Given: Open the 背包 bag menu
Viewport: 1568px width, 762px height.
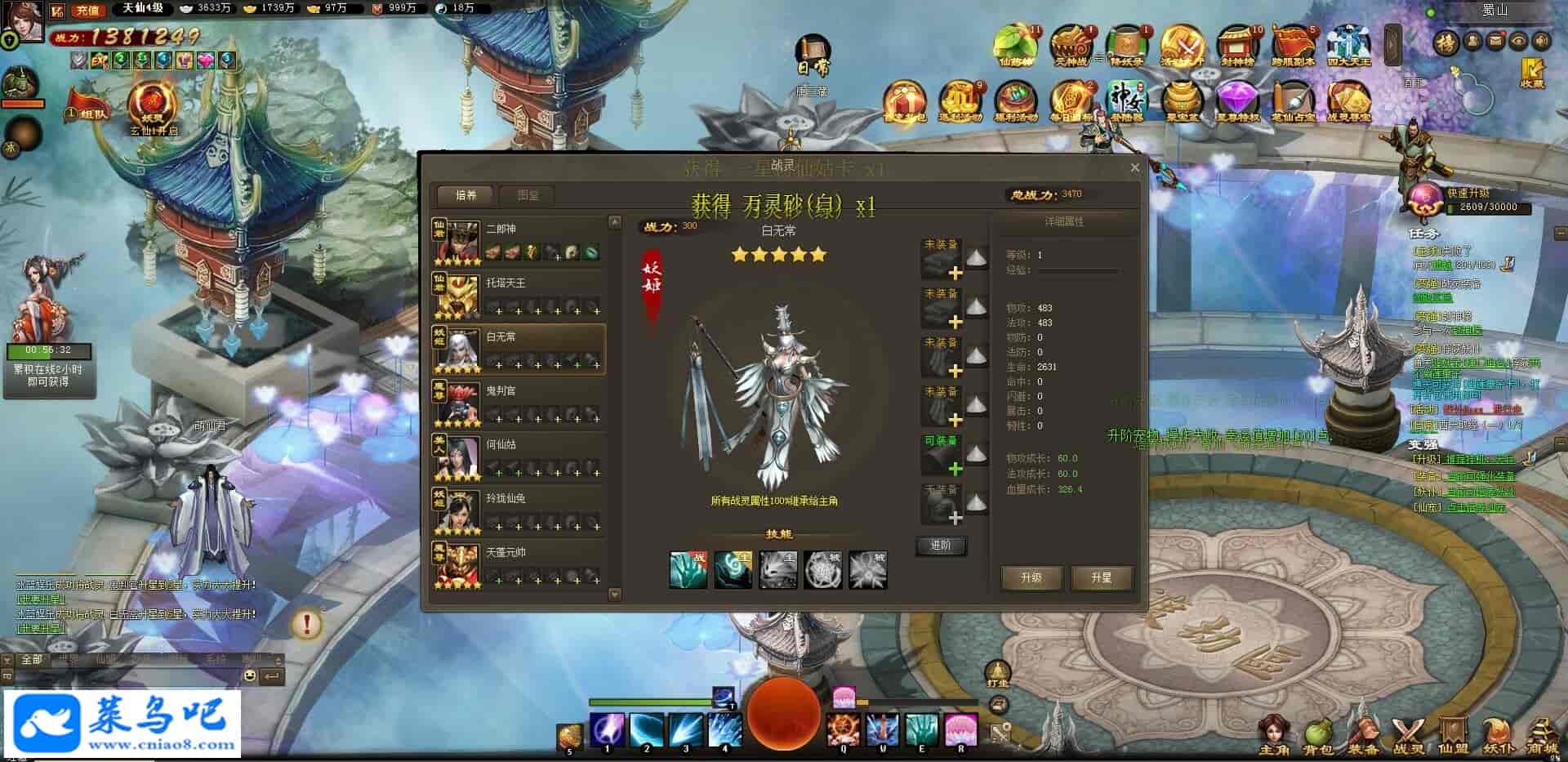Looking at the screenshot, I should point(1317,736).
